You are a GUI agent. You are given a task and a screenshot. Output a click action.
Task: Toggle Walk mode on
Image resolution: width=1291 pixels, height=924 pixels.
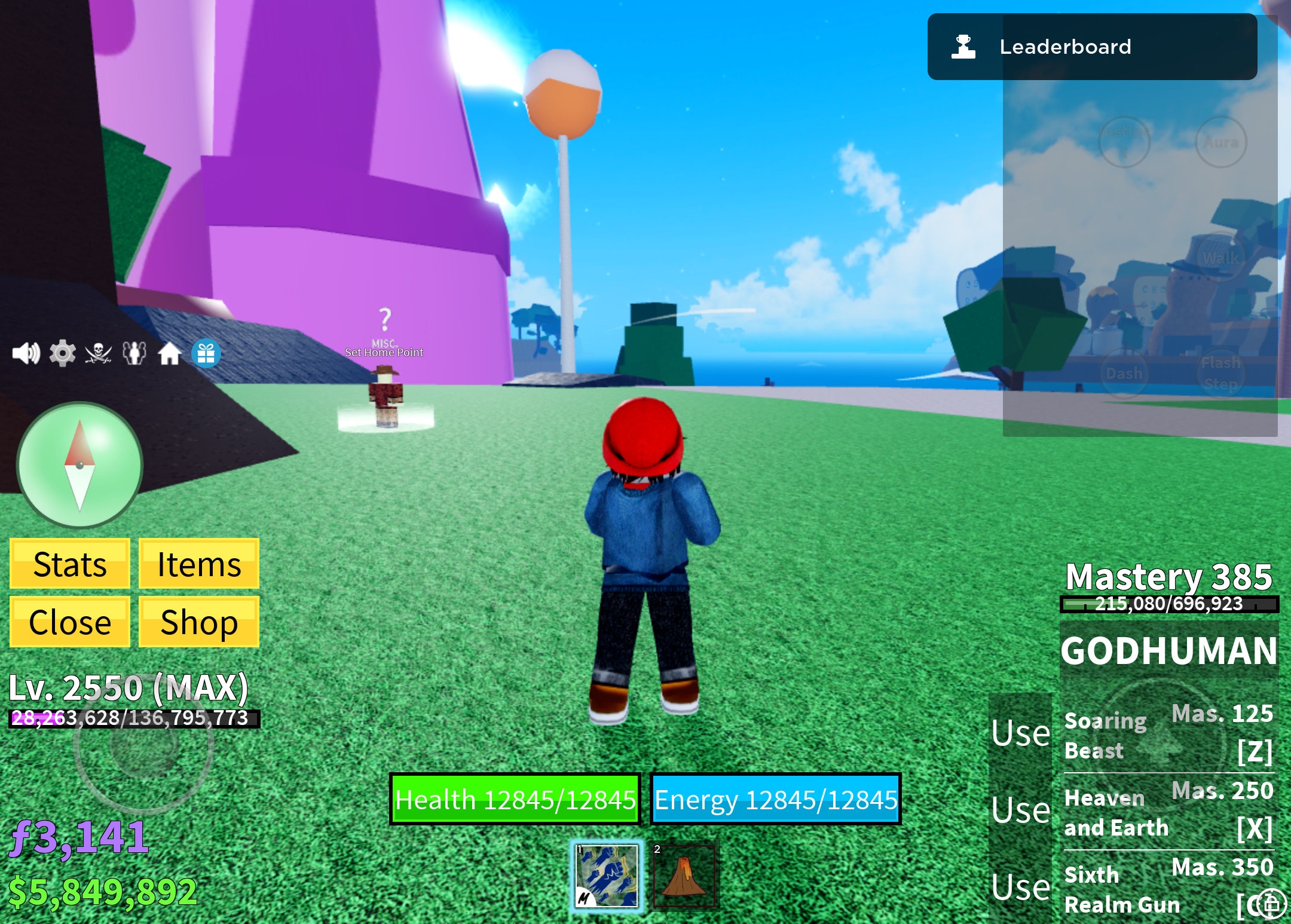click(x=1221, y=258)
